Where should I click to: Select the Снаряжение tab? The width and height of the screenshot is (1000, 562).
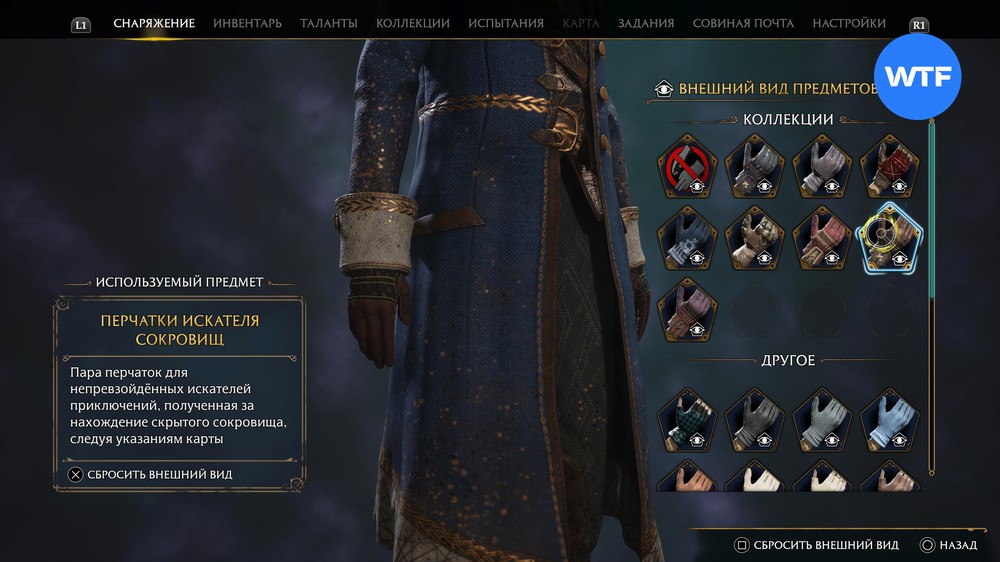[154, 23]
